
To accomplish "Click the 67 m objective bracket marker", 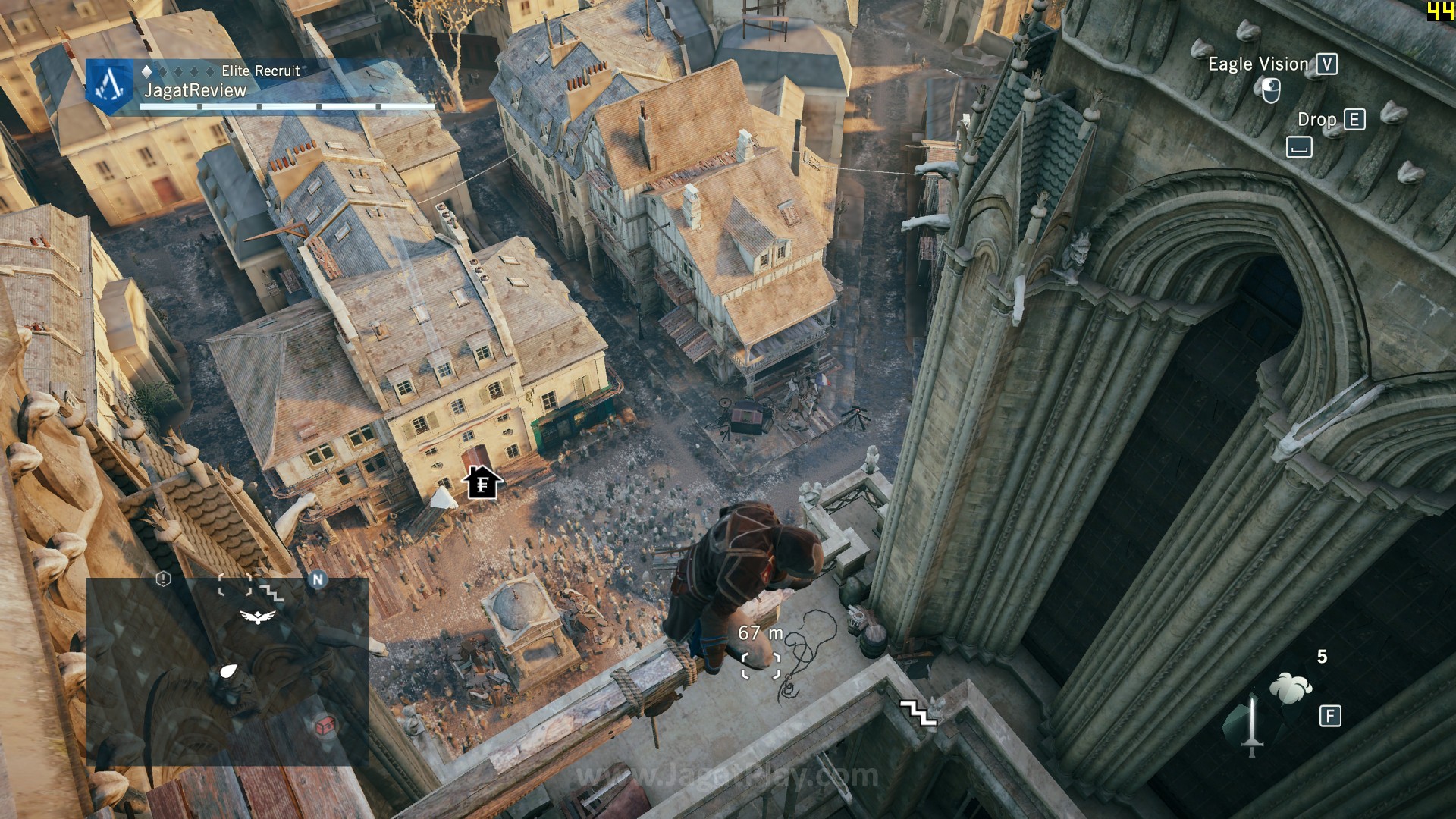I will coord(761,665).
